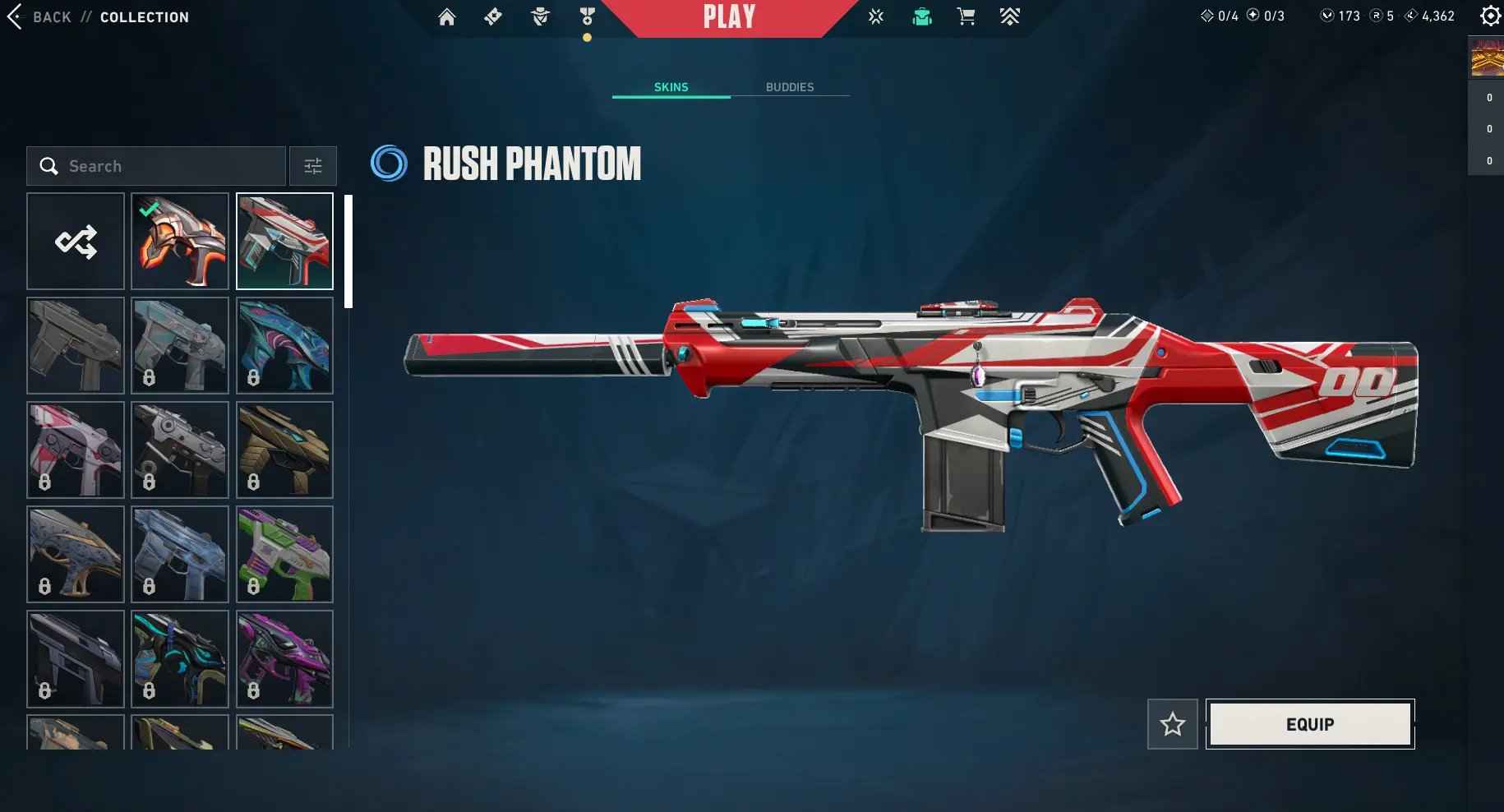Select the locked teal and black skin
The width and height of the screenshot is (1504, 812).
pyautogui.click(x=180, y=658)
